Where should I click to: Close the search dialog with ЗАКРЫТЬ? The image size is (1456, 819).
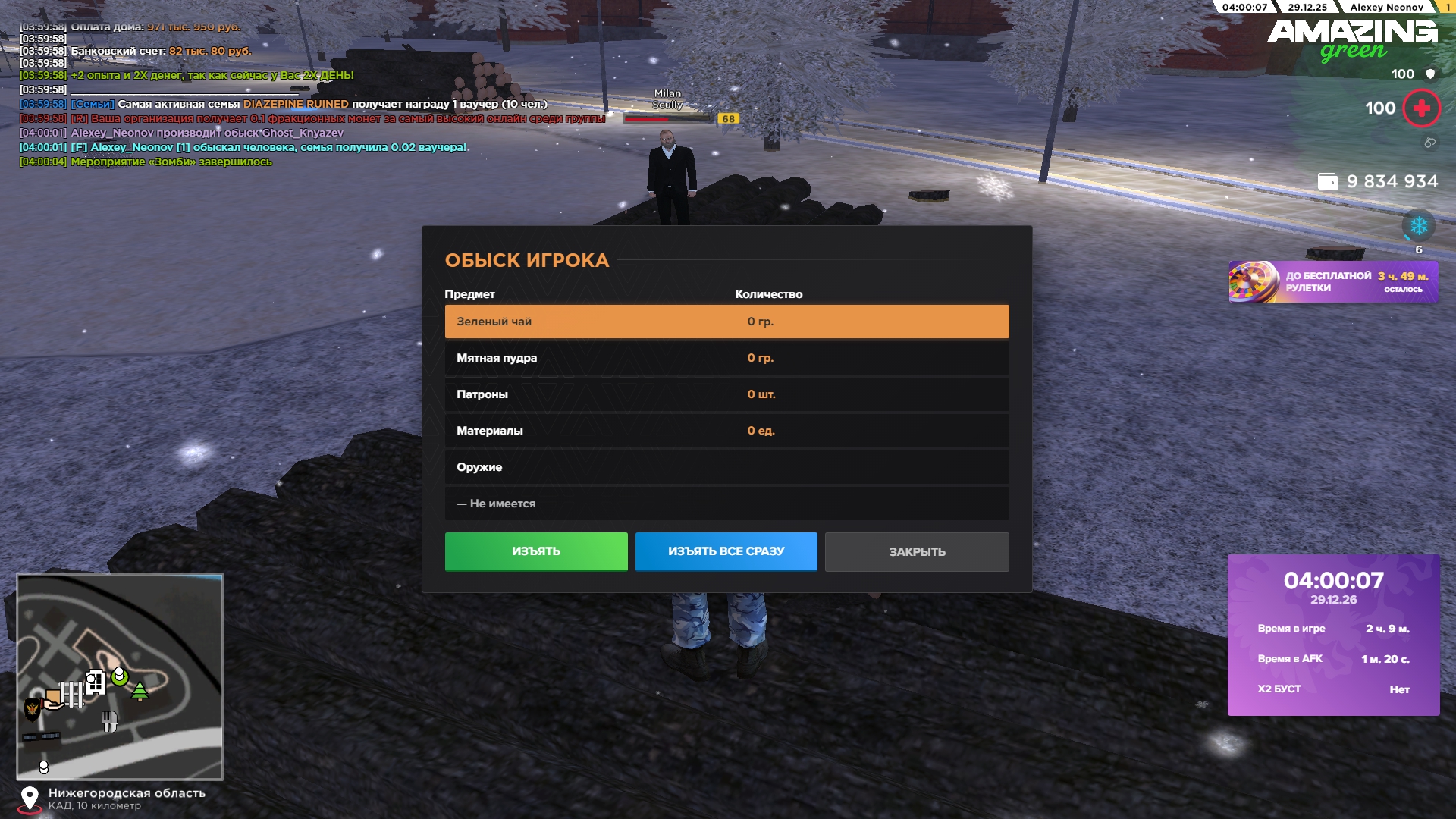[917, 551]
